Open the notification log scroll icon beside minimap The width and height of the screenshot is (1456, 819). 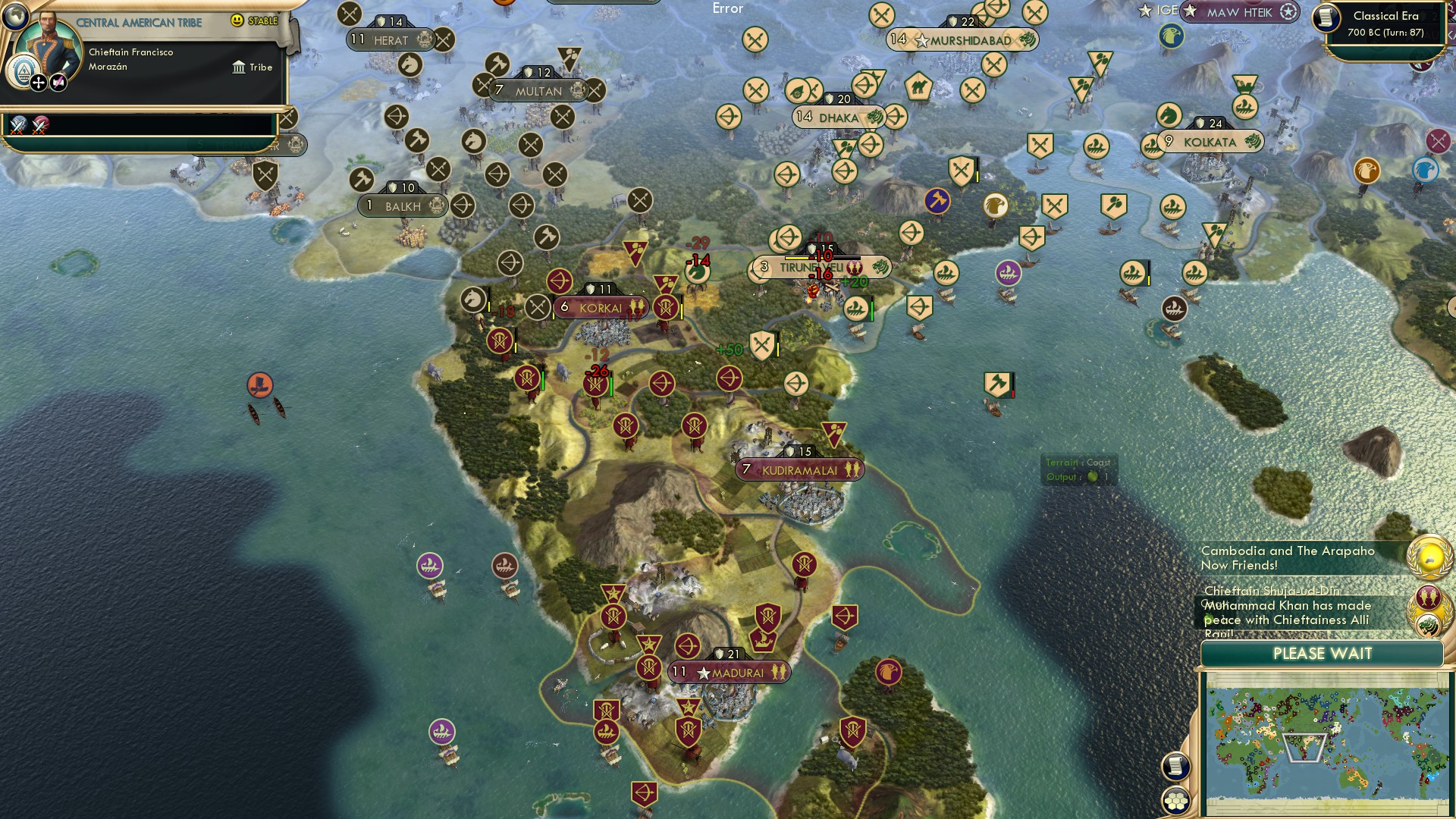click(1175, 766)
